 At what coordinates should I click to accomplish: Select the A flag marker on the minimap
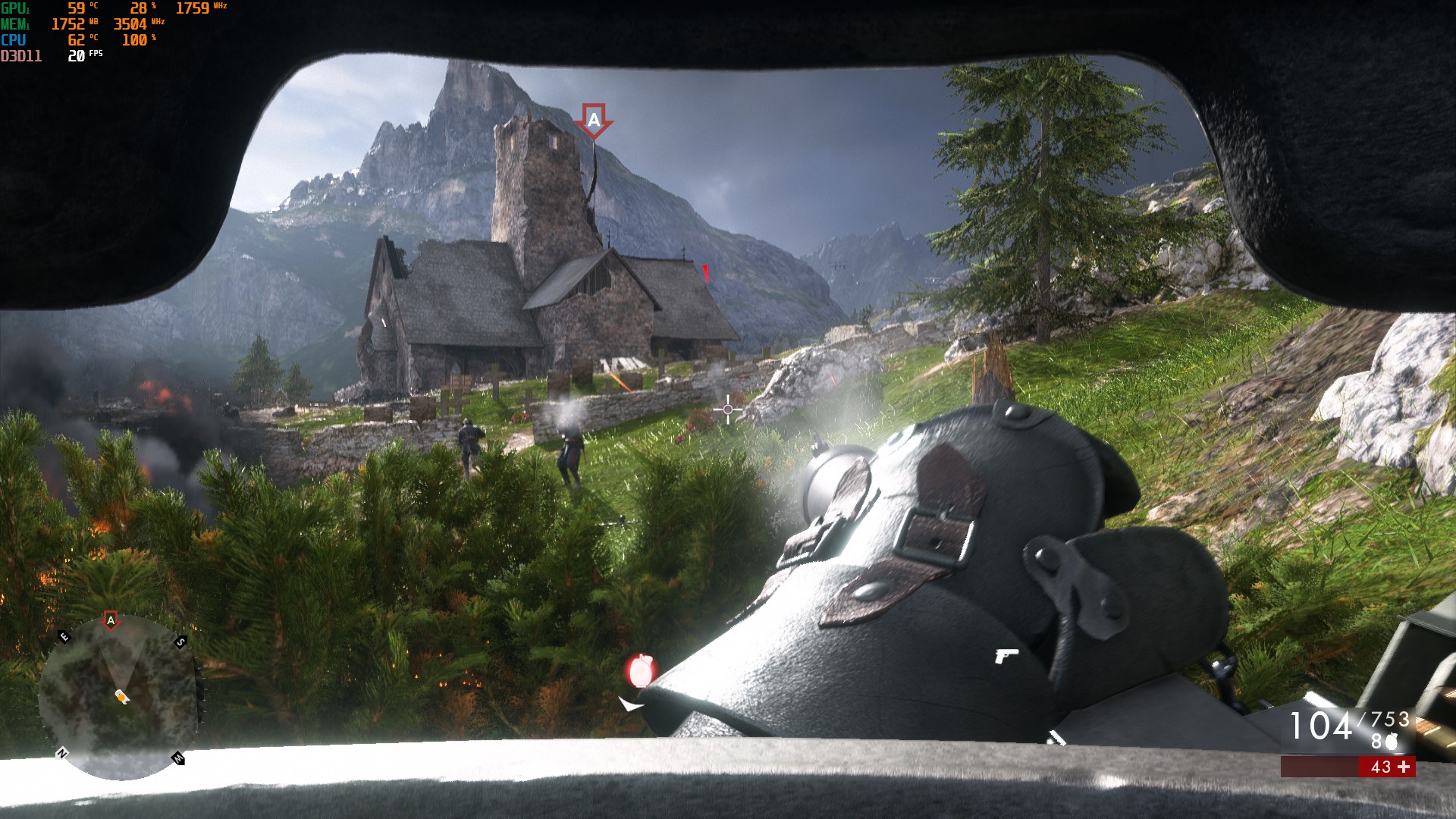111,620
